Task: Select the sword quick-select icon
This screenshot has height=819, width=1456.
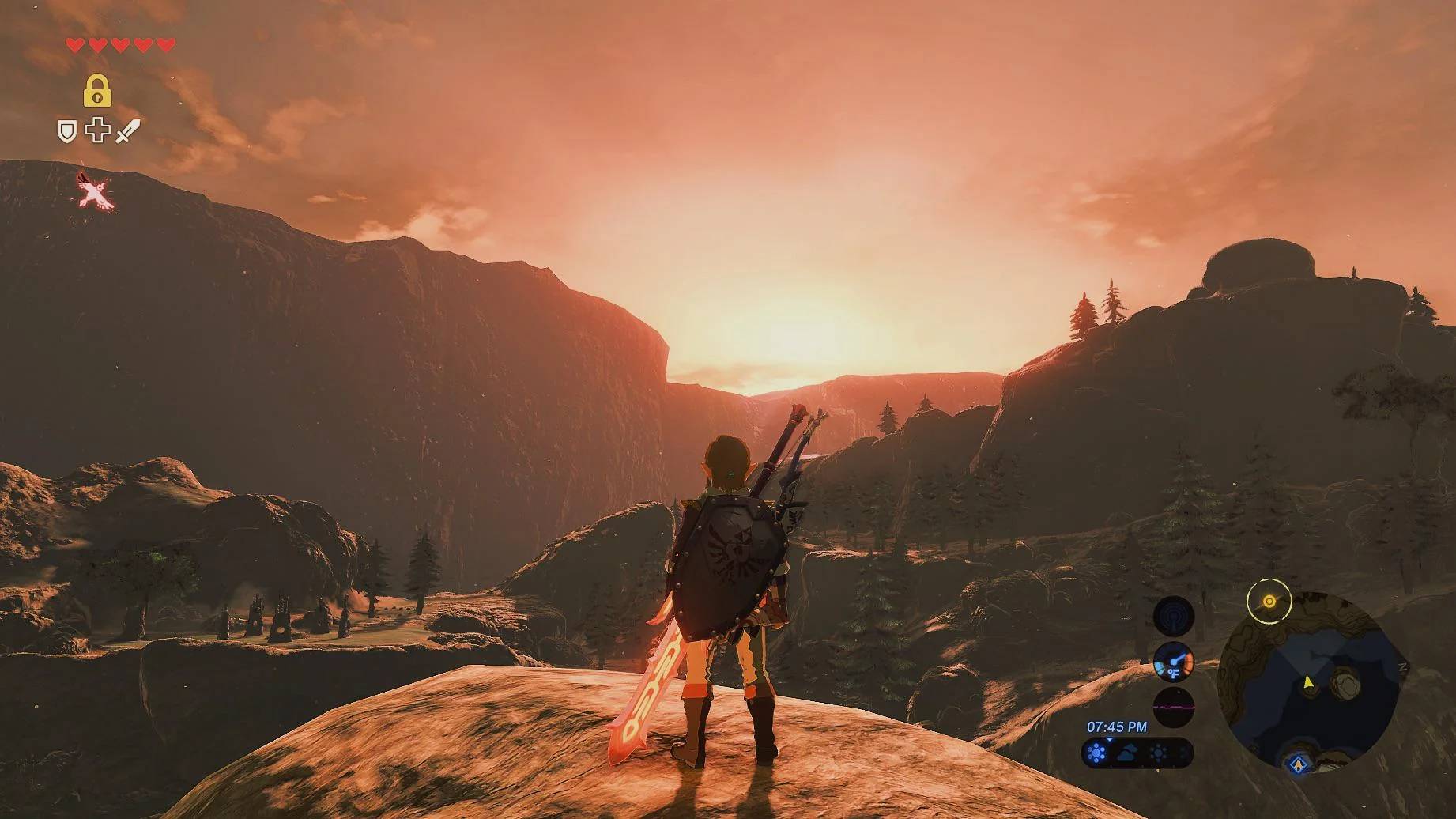Action: pyautogui.click(x=128, y=131)
